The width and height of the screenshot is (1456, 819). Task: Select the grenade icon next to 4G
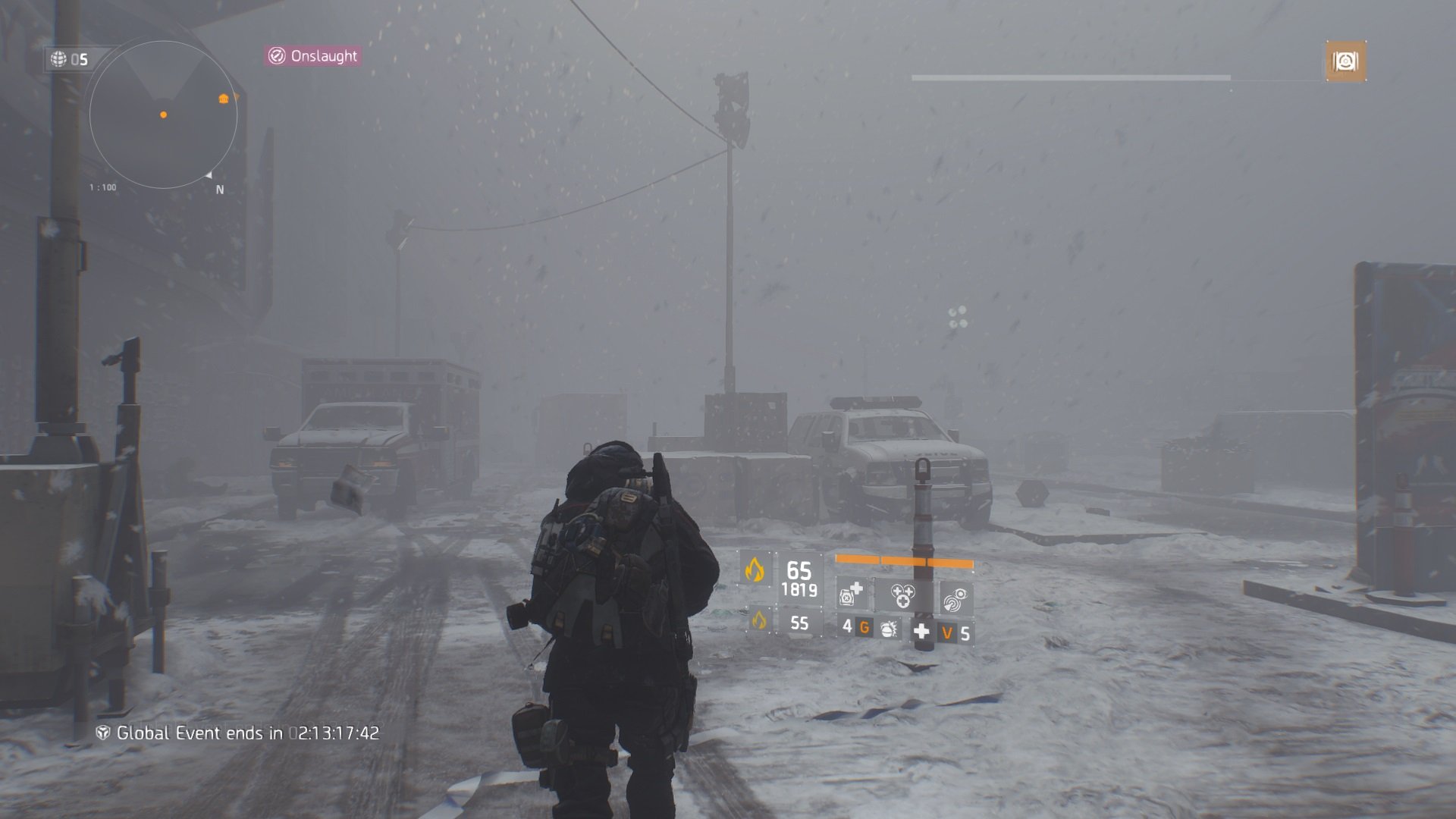889,629
